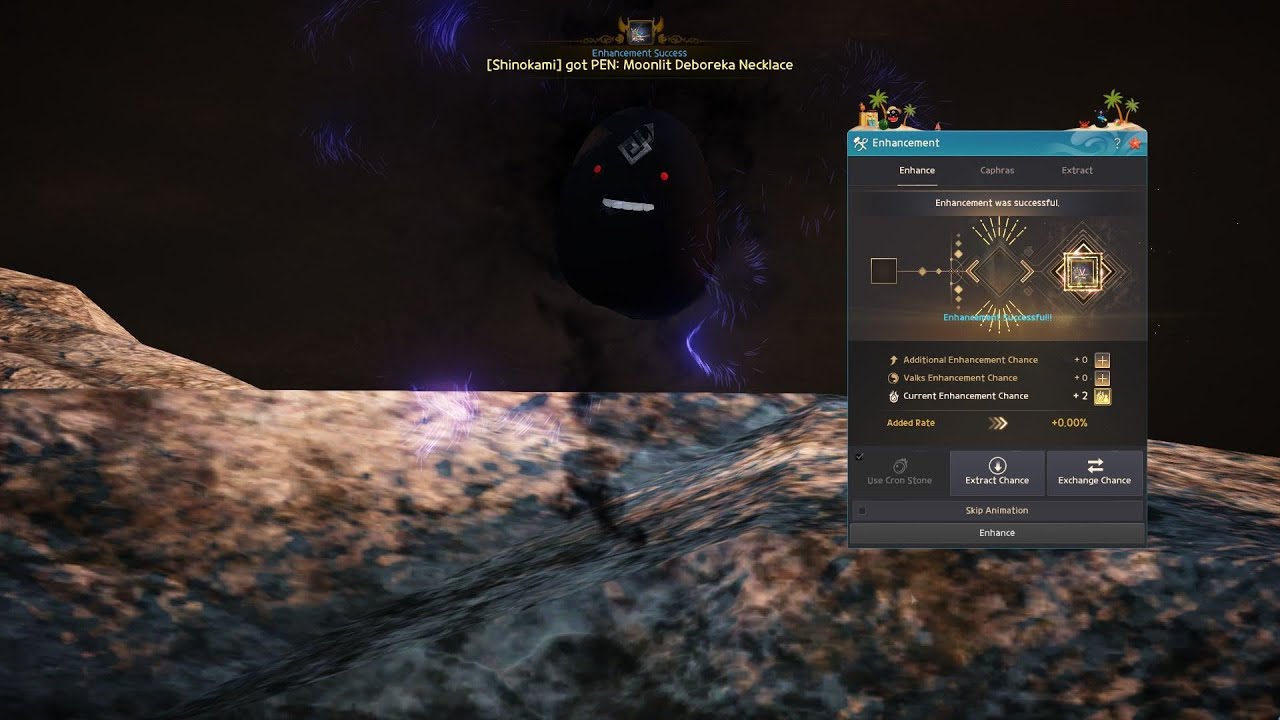Select the enhanced Deboreka Necklace result slot

tap(1079, 271)
